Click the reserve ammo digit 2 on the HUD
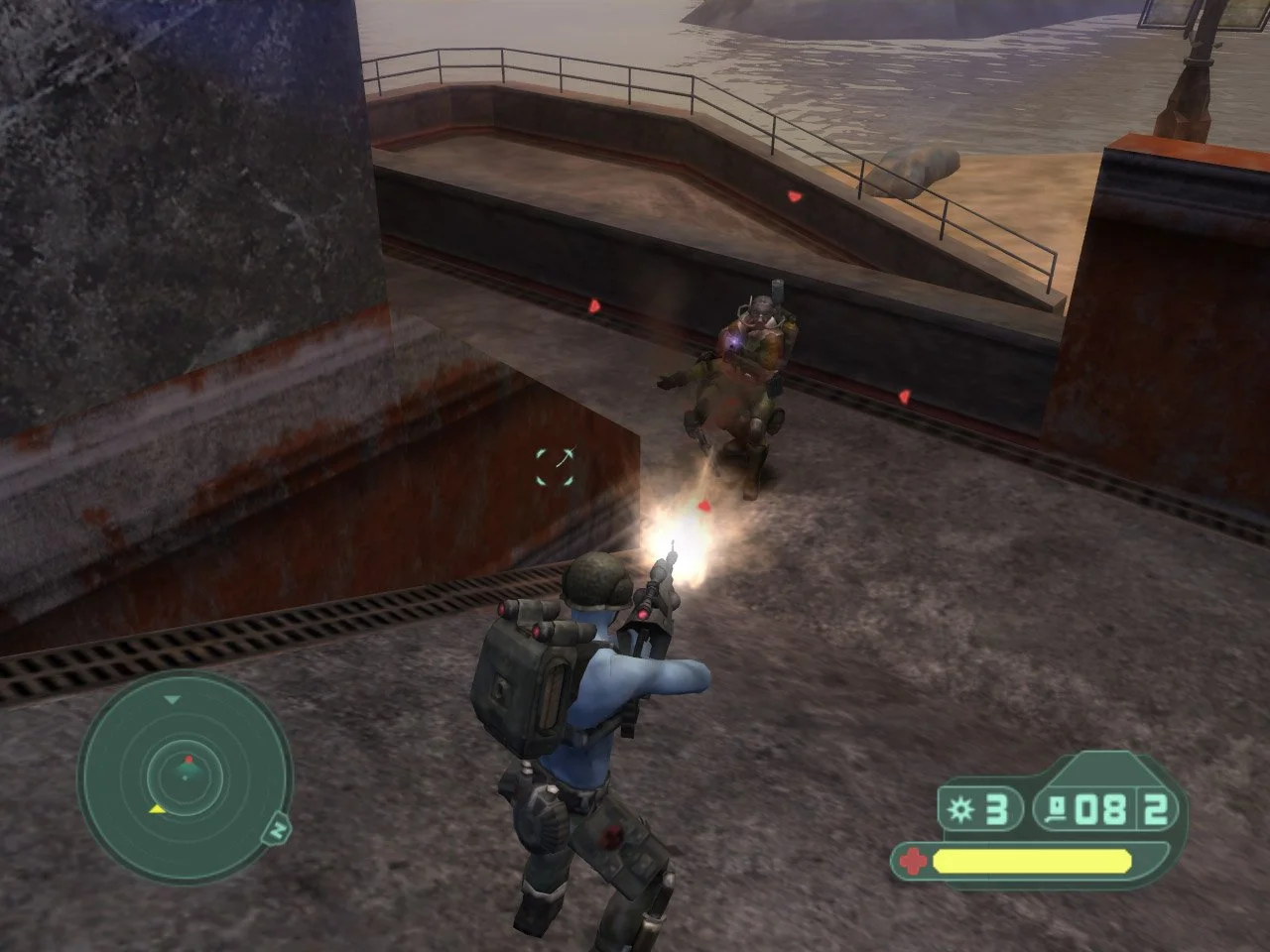Viewport: 1270px width, 952px height. 1155,809
